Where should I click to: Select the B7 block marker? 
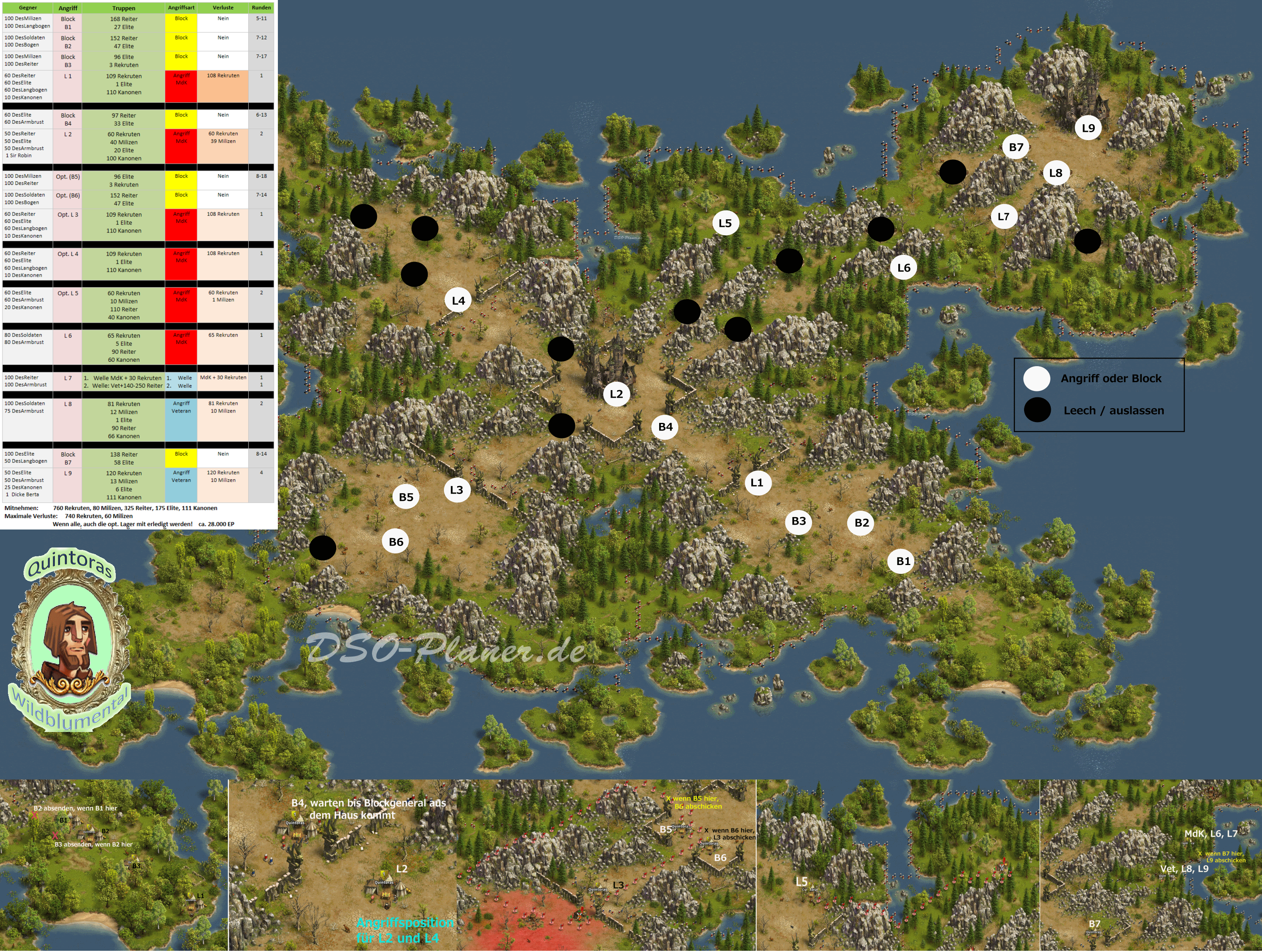click(x=1016, y=147)
